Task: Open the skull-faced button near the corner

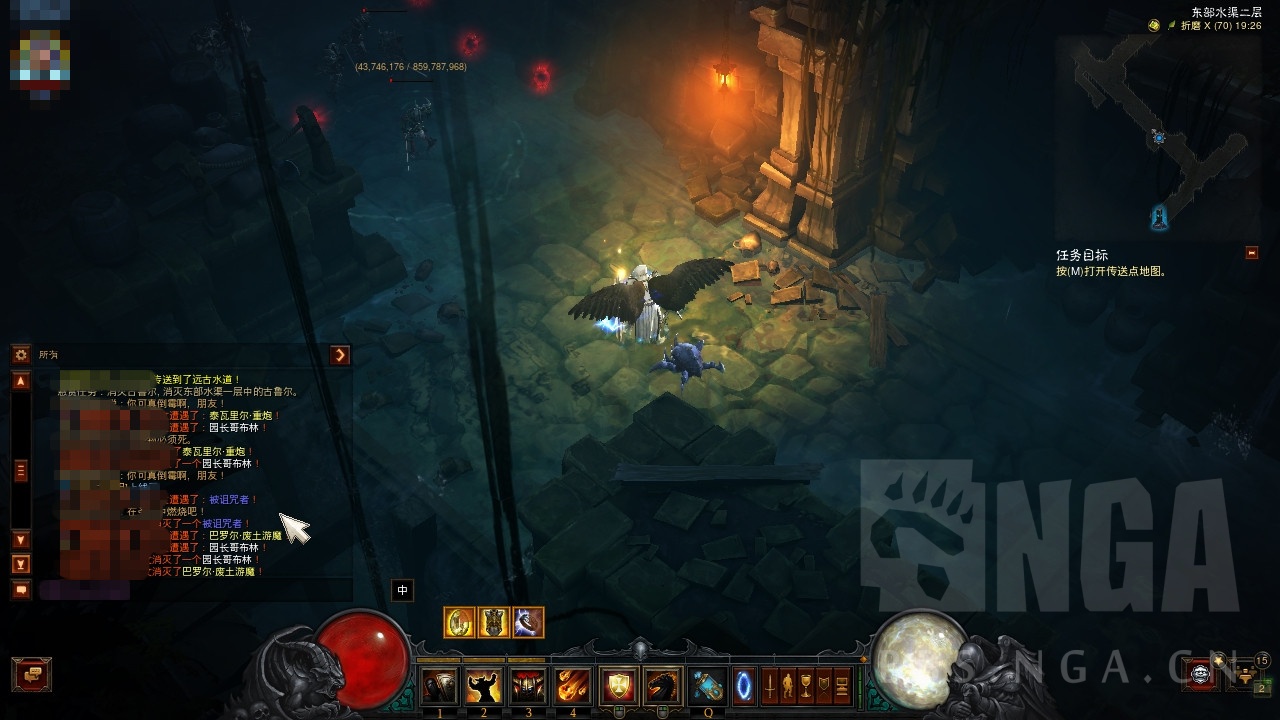Action: pyautogui.click(x=1201, y=674)
